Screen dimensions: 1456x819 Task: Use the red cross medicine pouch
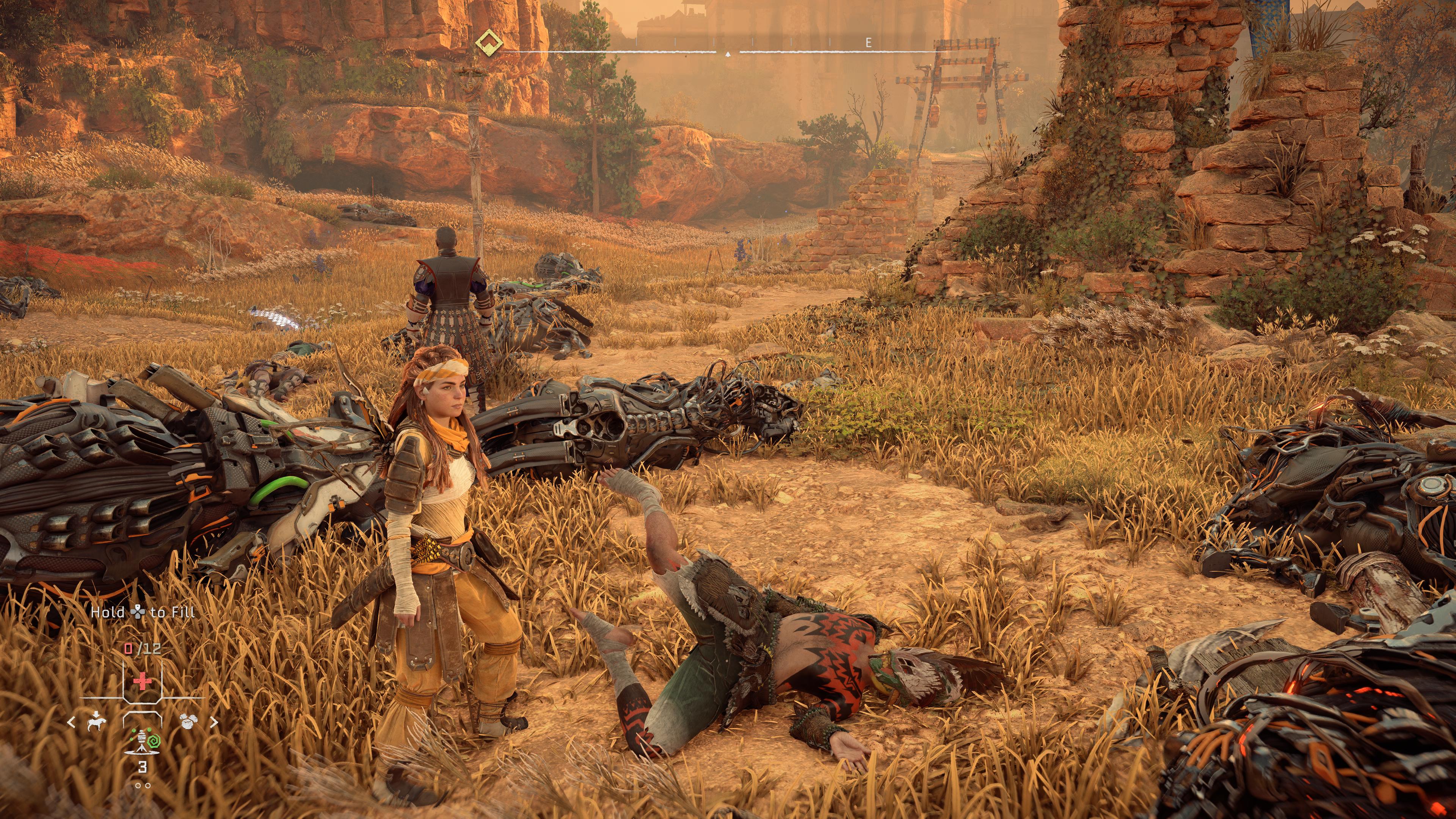point(143,681)
